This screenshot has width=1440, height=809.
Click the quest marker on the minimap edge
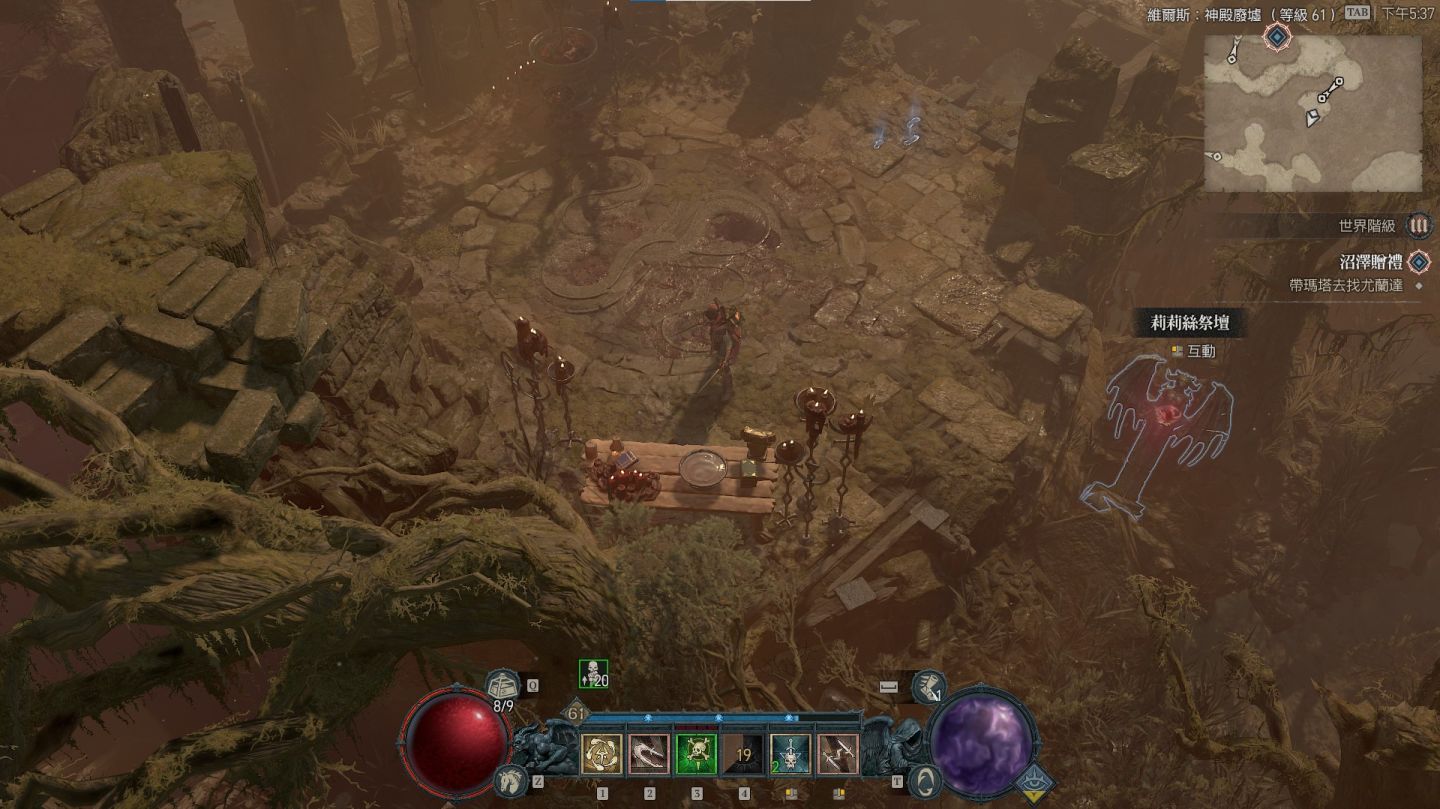pyautogui.click(x=1278, y=38)
